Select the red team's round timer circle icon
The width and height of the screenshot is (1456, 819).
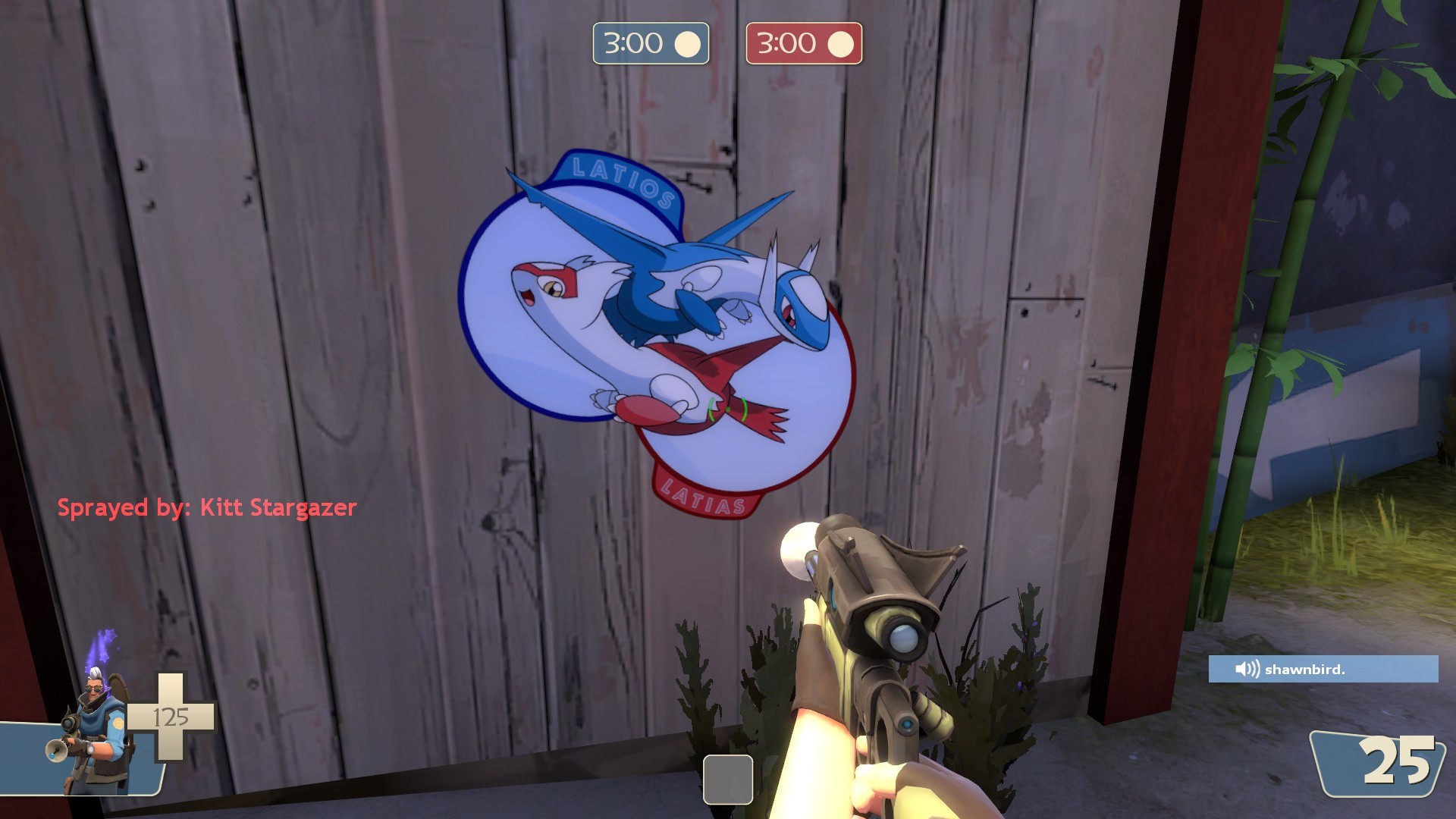click(839, 43)
